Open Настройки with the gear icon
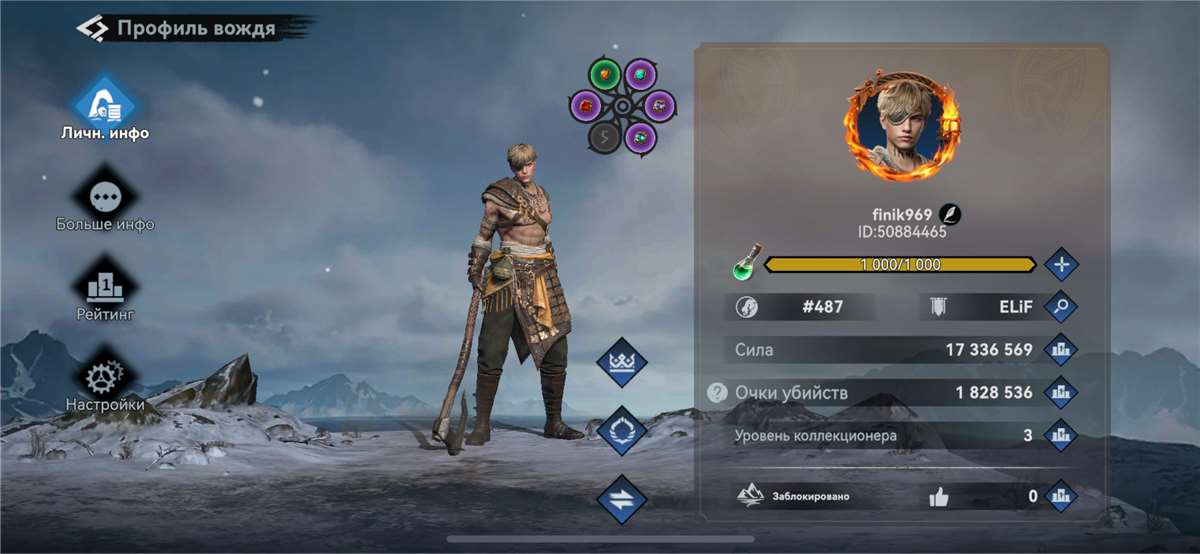 105,380
